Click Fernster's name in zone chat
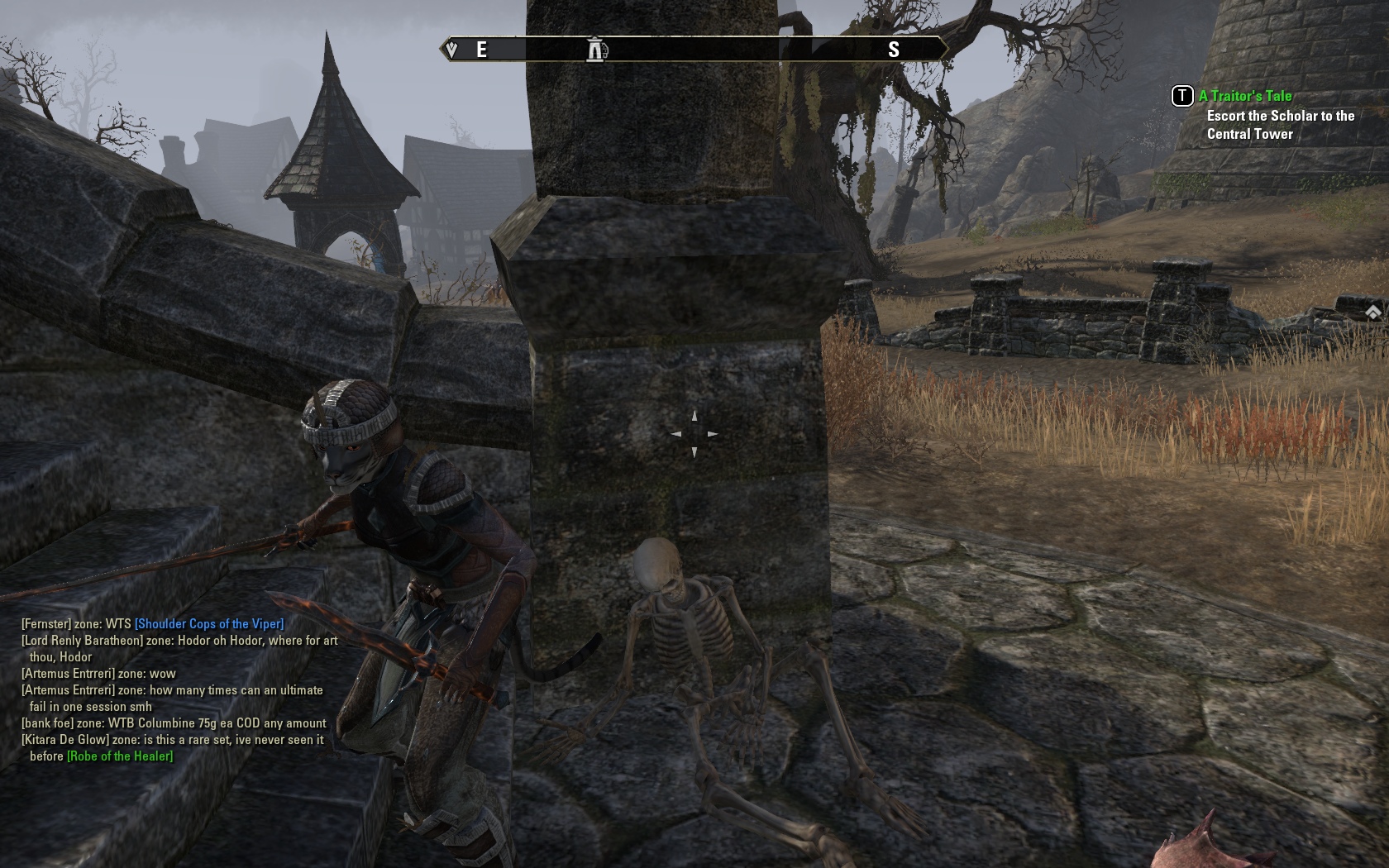Screen dimensions: 1389x868 click(46, 624)
